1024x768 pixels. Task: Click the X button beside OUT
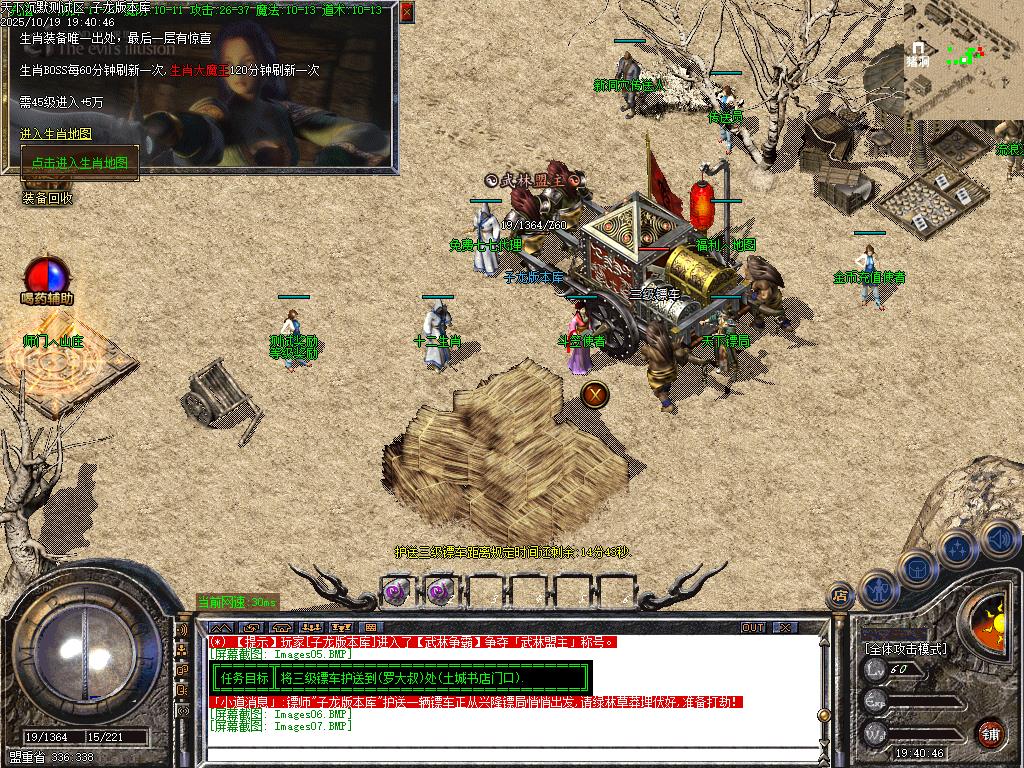[785, 627]
